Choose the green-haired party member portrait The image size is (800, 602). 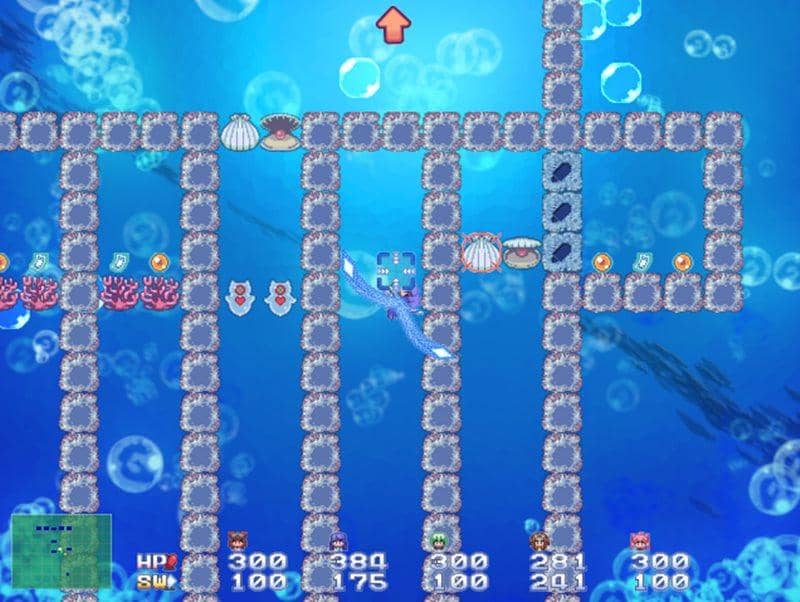(x=438, y=542)
